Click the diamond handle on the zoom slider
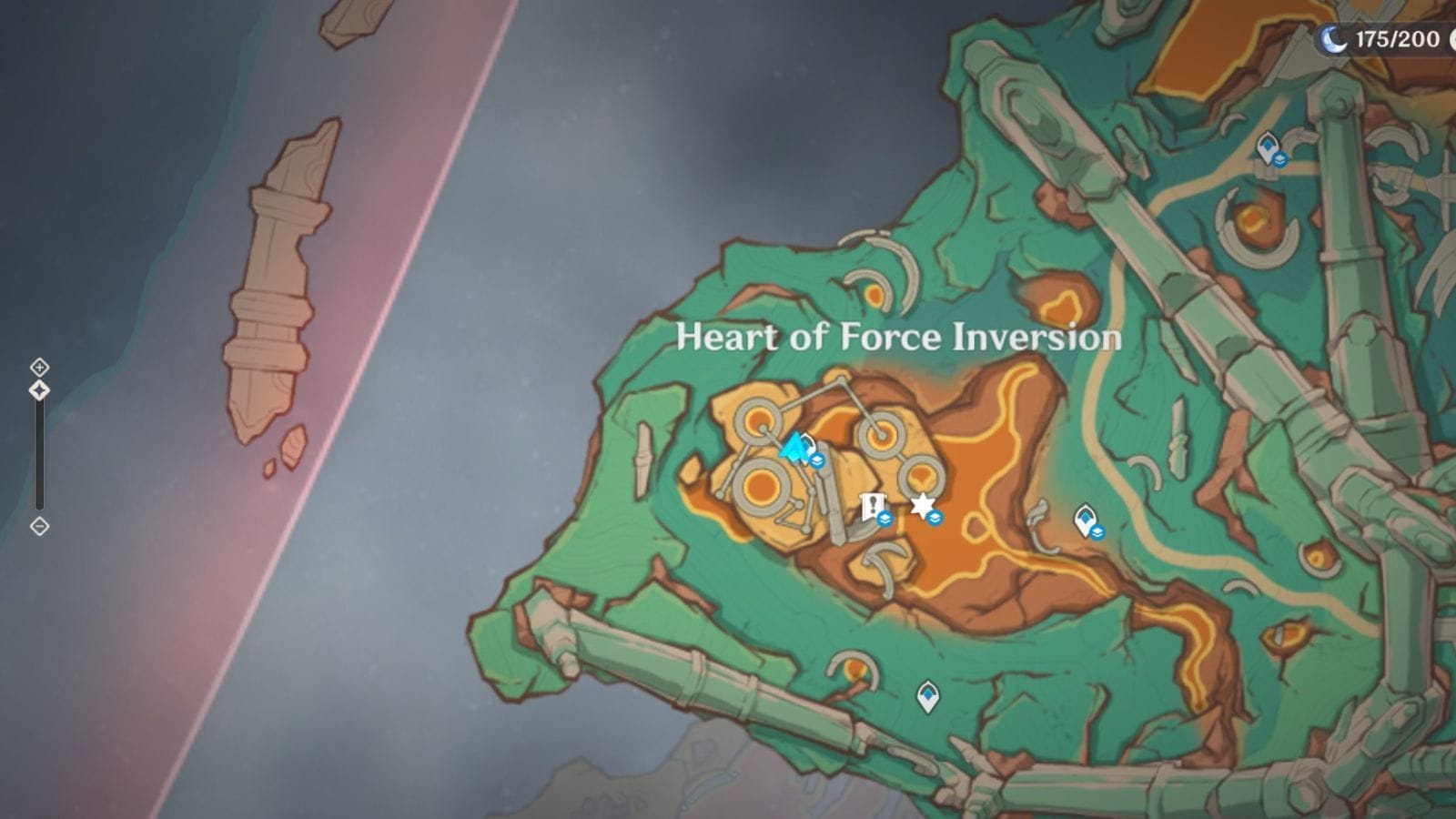Image resolution: width=1456 pixels, height=819 pixels. pyautogui.click(x=39, y=391)
